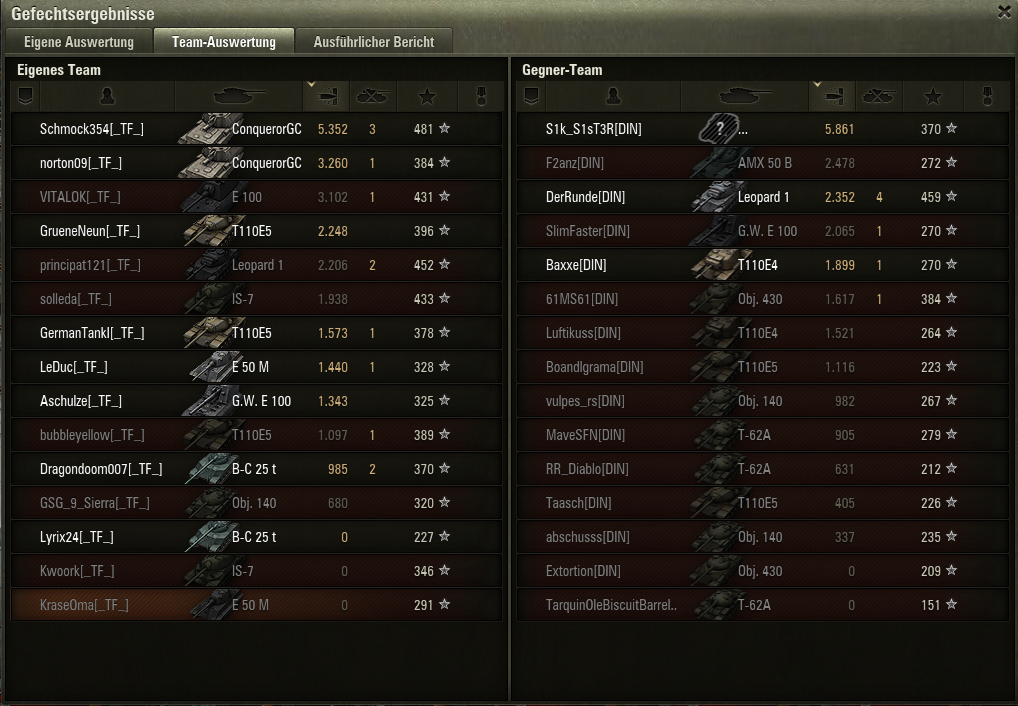This screenshot has width=1018, height=706.
Task: Sort own team by medal column
Action: click(479, 96)
